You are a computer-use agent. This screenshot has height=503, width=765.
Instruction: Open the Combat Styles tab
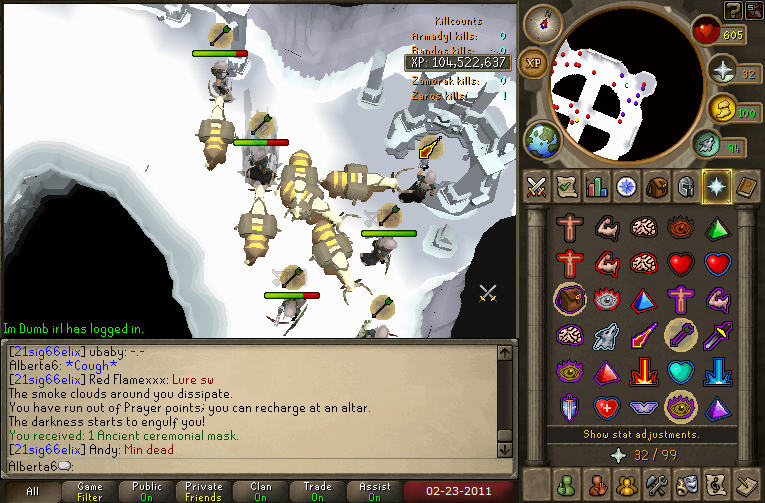pos(536,186)
